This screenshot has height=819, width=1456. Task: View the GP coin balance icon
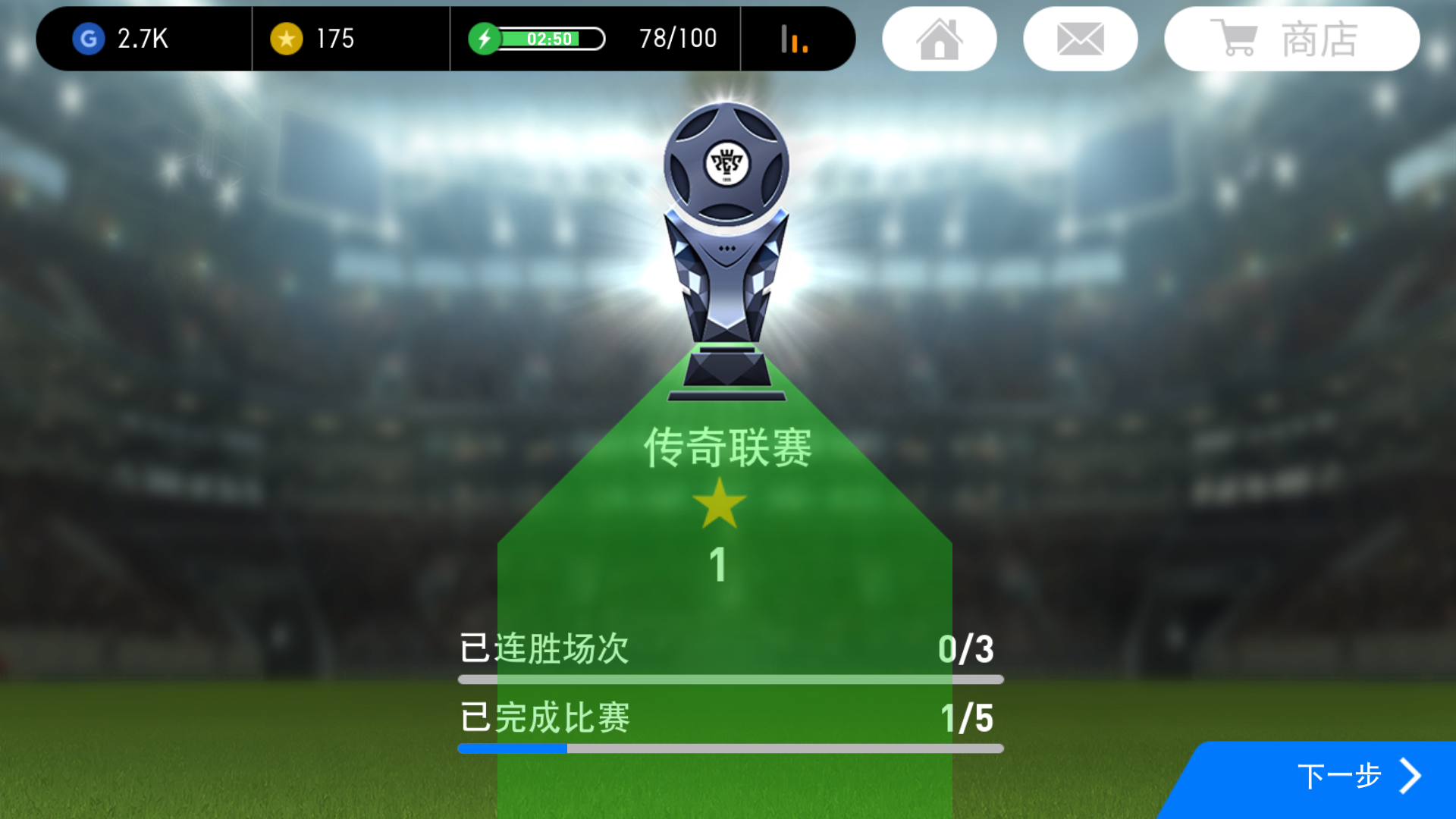[x=89, y=39]
